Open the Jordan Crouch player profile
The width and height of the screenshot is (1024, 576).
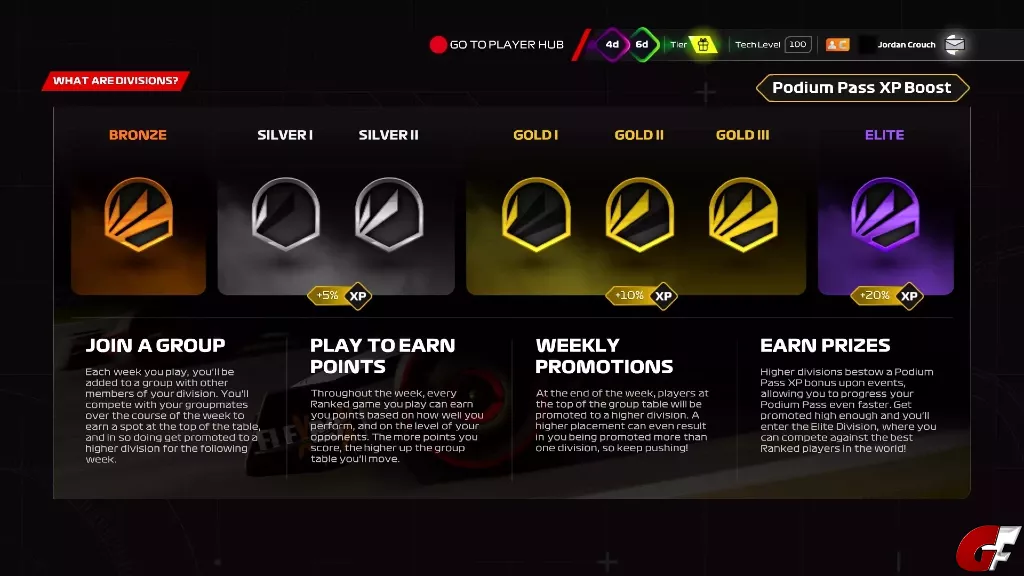(906, 44)
